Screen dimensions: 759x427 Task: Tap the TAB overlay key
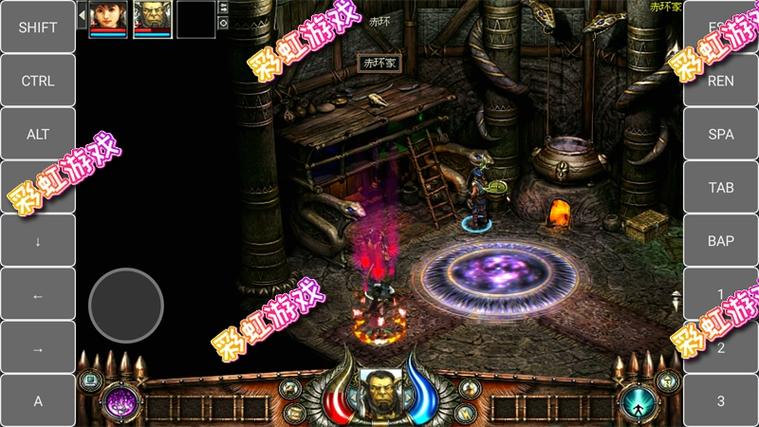tap(721, 188)
